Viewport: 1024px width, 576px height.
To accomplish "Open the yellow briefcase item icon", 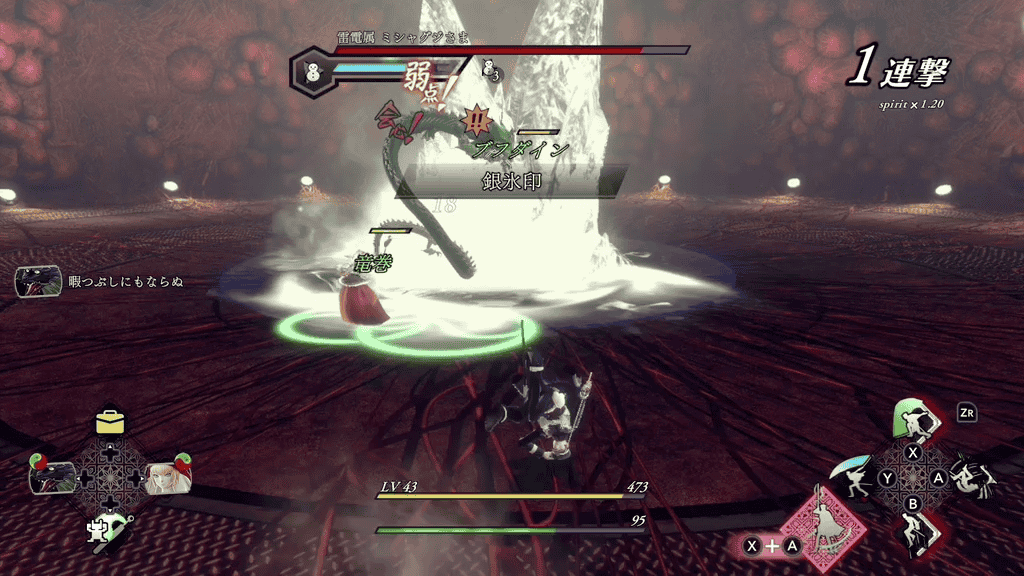I will 110,422.
